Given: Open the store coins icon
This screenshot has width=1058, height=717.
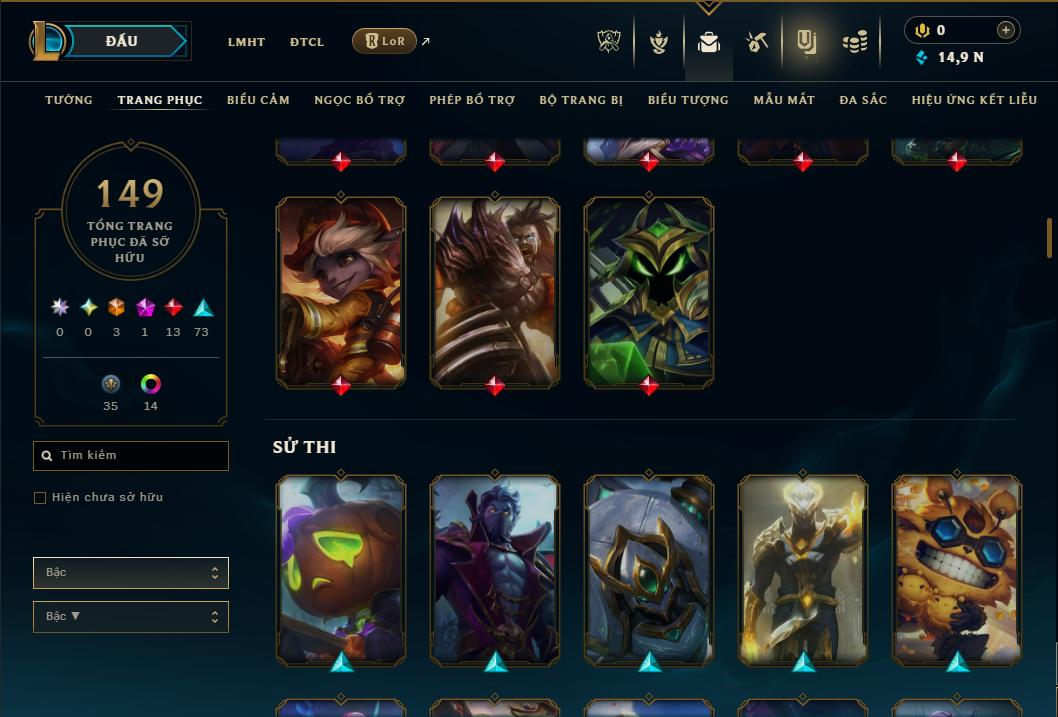Looking at the screenshot, I should tap(854, 42).
